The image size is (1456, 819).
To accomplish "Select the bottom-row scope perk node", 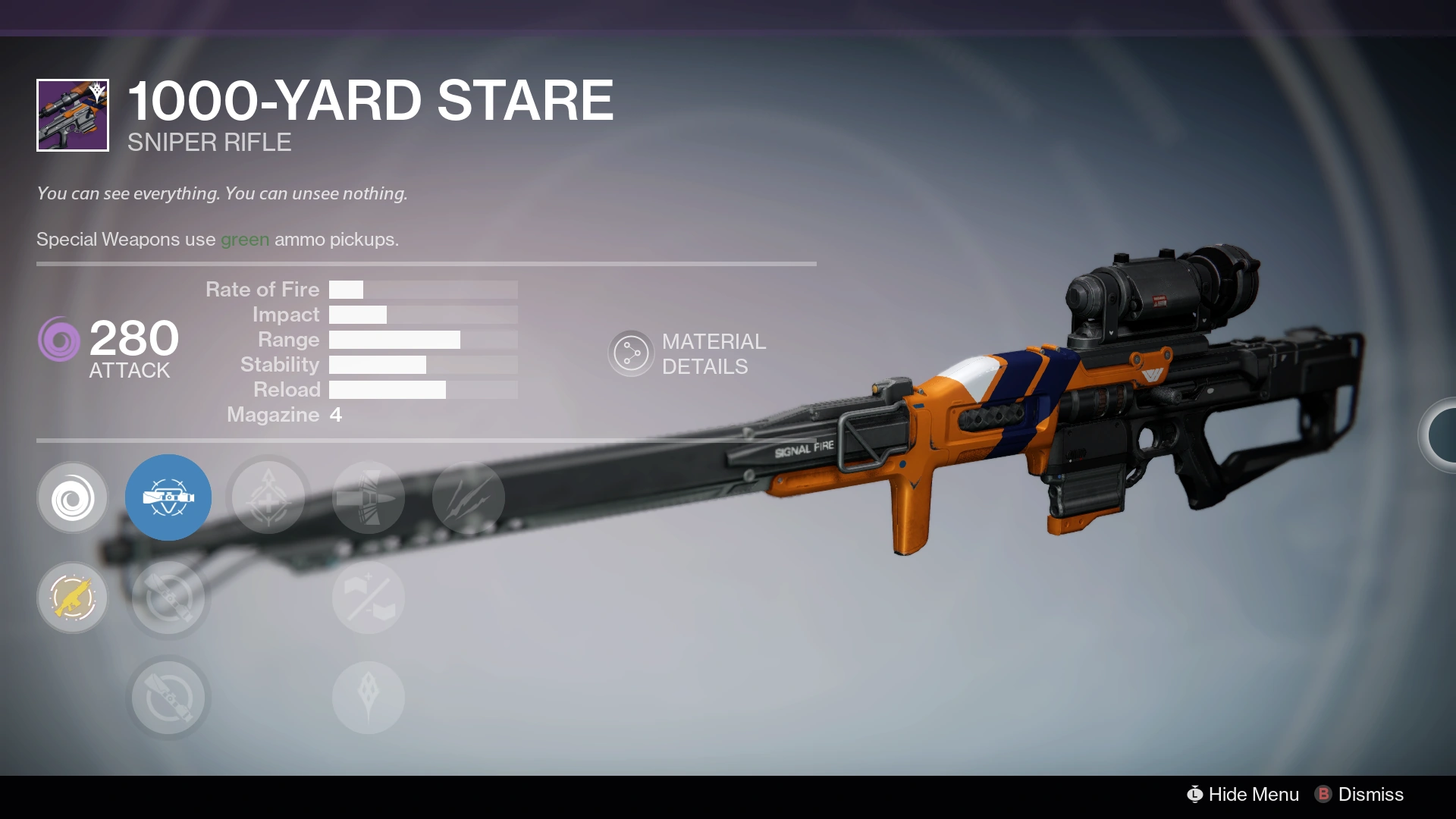I will [168, 697].
